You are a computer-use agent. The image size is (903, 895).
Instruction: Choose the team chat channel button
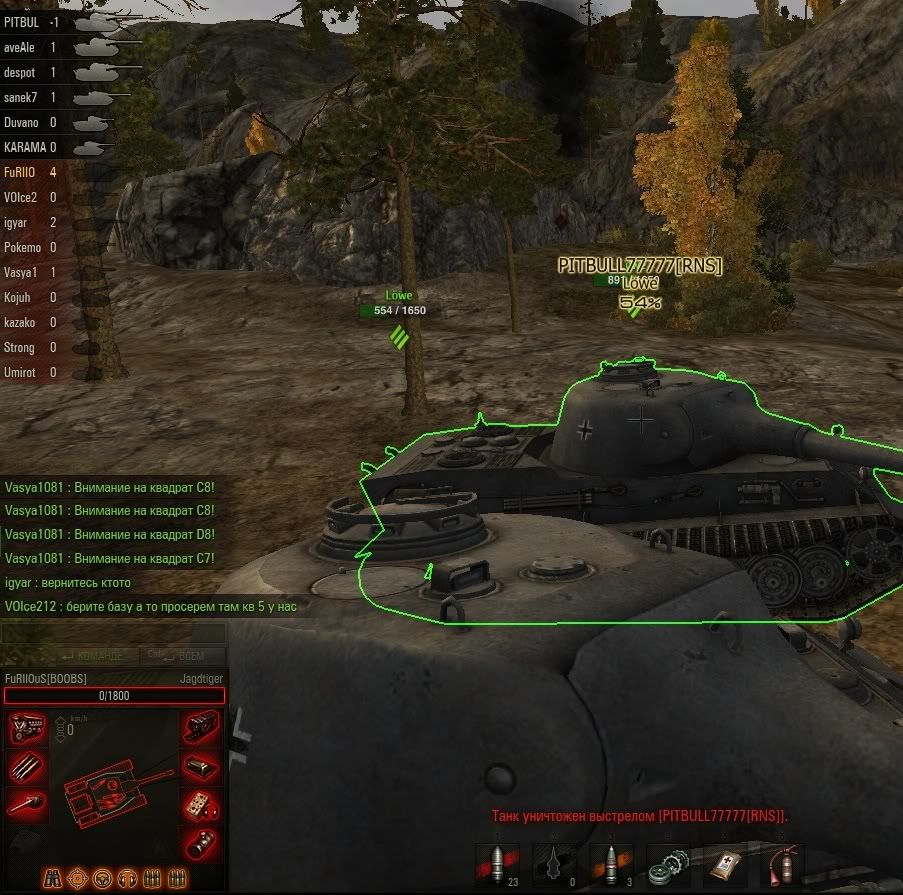[92, 656]
